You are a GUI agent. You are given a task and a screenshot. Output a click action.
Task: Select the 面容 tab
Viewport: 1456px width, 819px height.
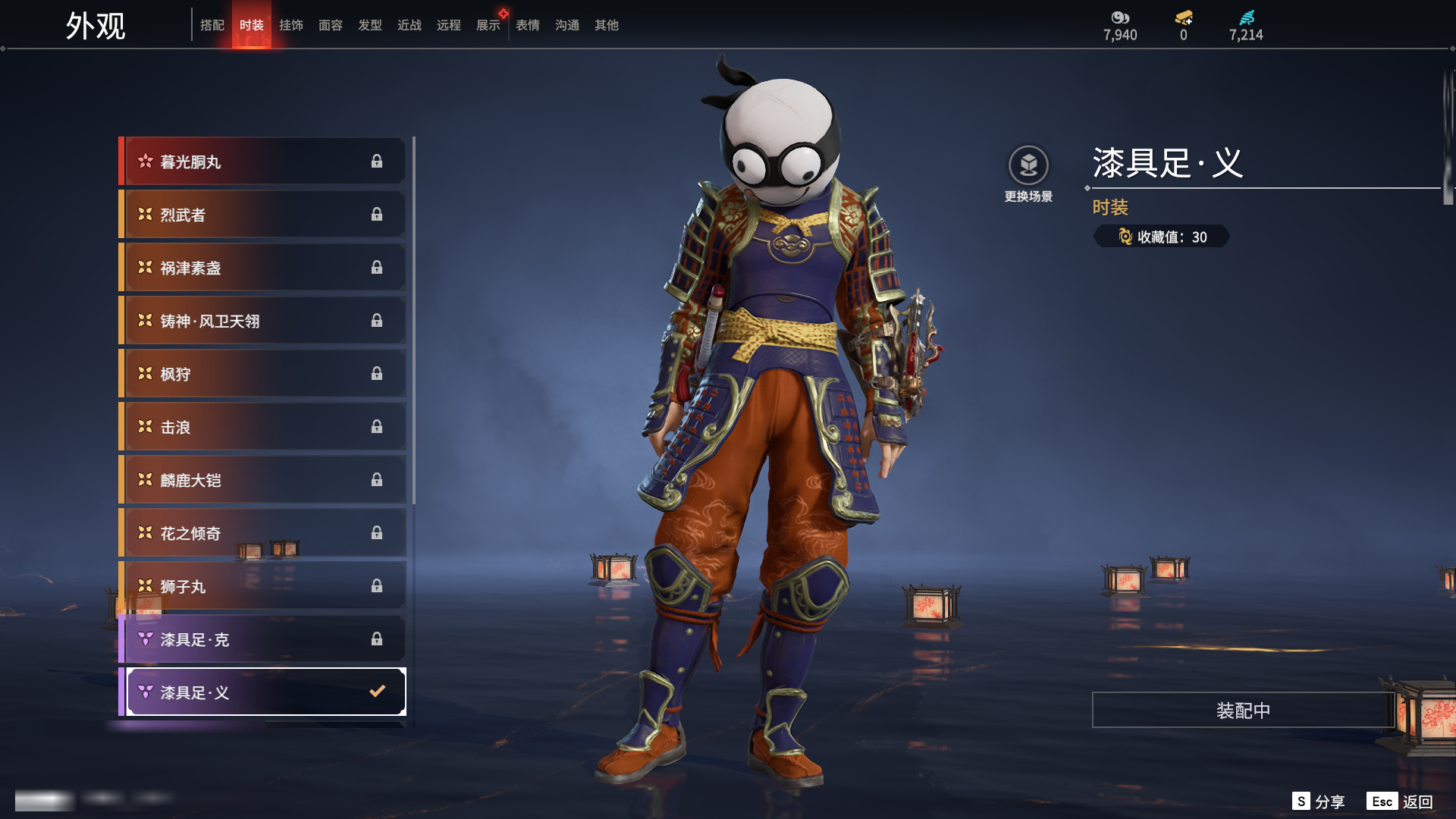(330, 25)
